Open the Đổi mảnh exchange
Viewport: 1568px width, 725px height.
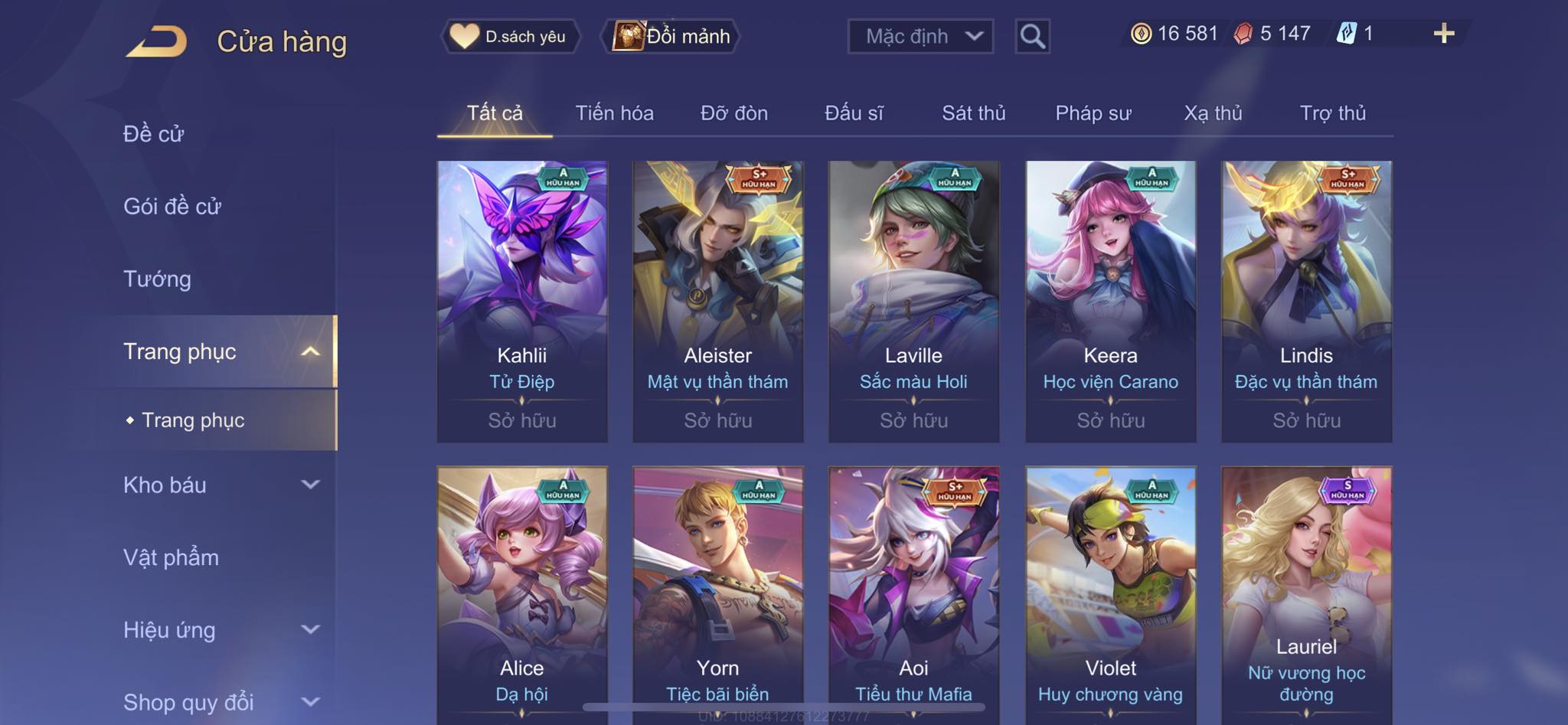672,36
